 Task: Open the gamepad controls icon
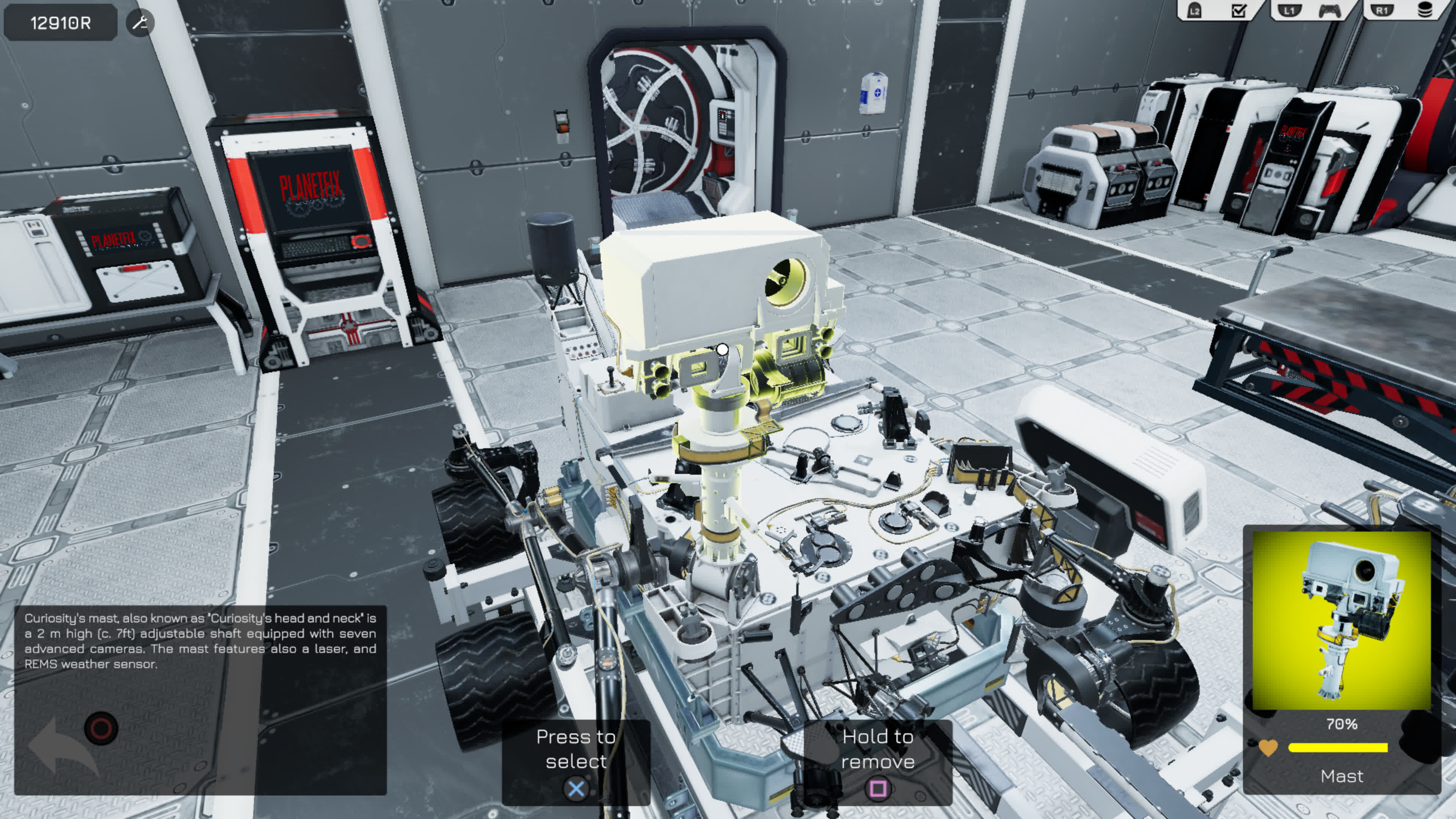pyautogui.click(x=1329, y=11)
